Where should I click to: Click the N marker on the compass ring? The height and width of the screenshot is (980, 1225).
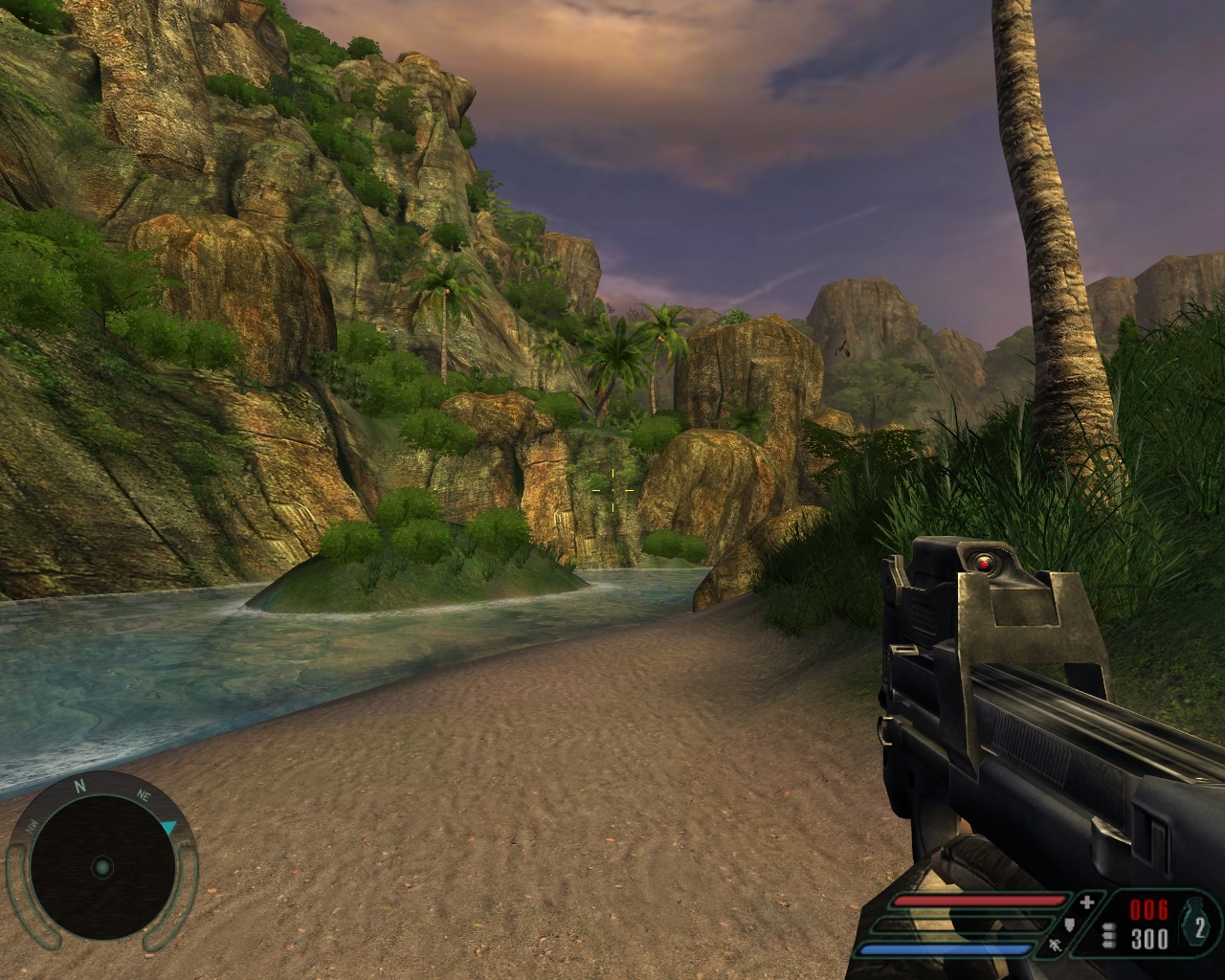tap(80, 786)
